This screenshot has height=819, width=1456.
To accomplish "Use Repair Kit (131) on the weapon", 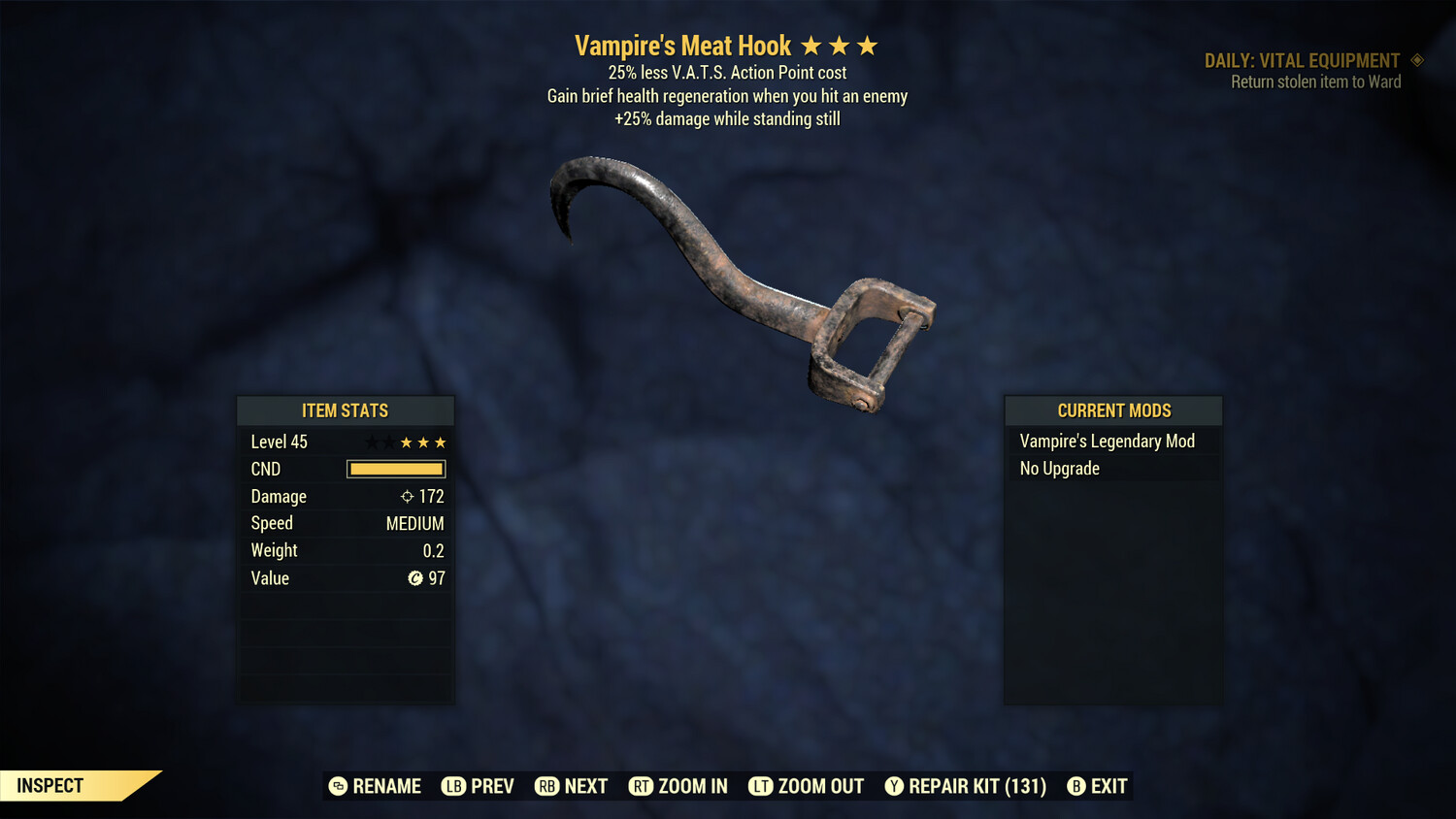I will 965,786.
